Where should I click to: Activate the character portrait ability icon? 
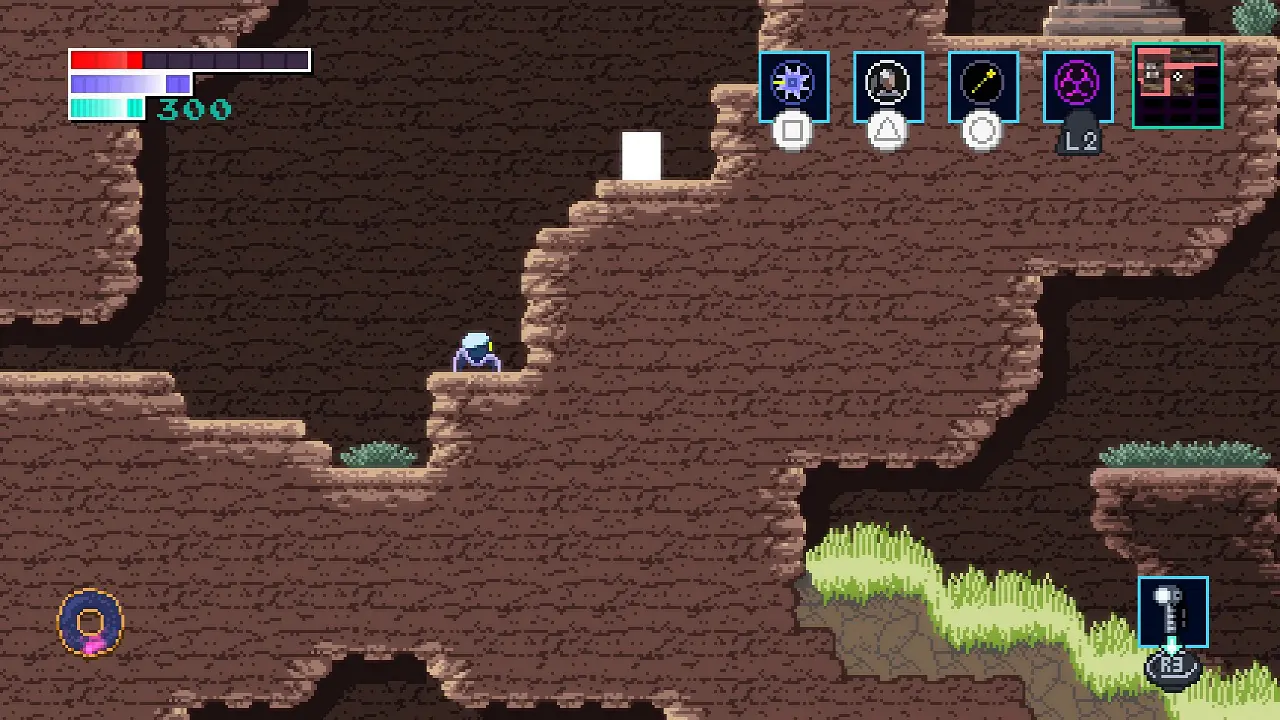pyautogui.click(x=888, y=86)
